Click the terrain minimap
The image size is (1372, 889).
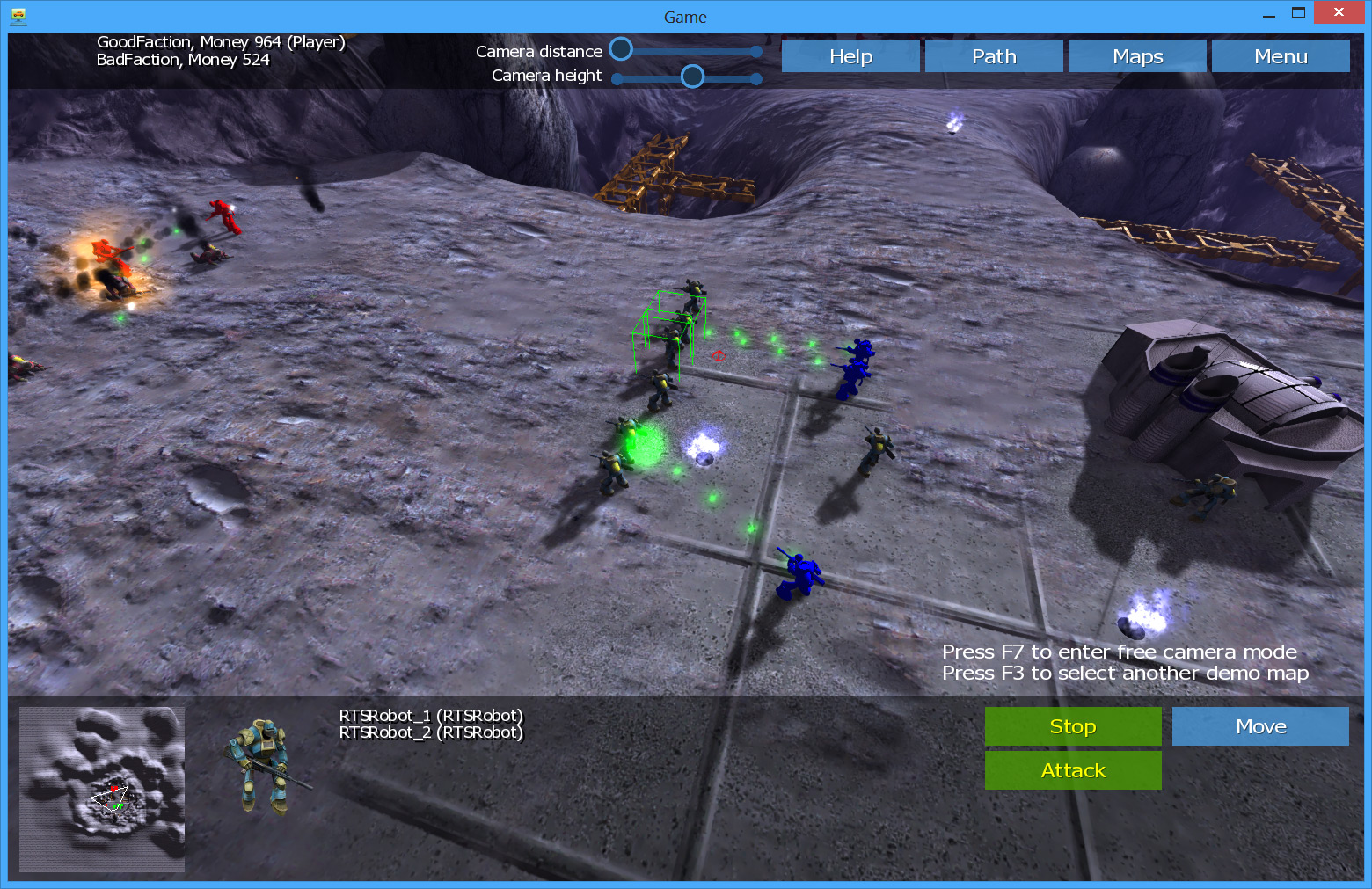(x=102, y=790)
